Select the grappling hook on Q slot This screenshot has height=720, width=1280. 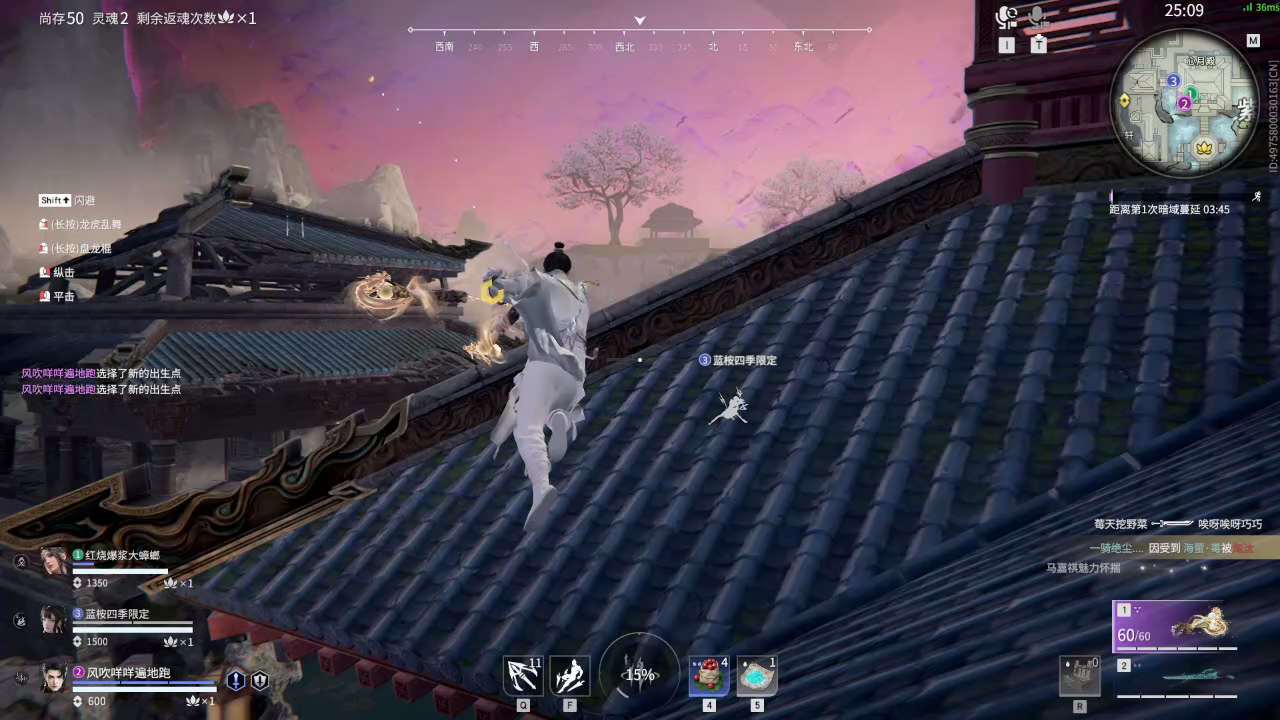523,675
